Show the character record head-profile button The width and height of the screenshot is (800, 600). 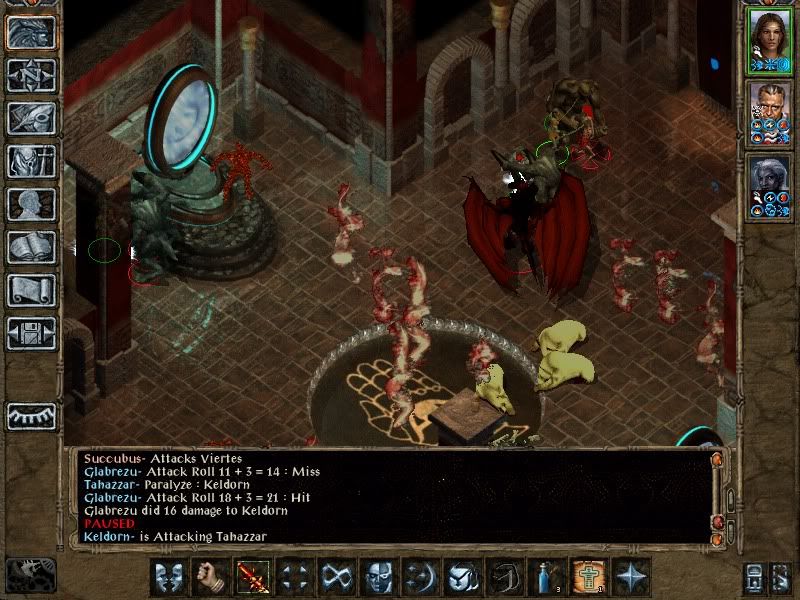coord(31,204)
